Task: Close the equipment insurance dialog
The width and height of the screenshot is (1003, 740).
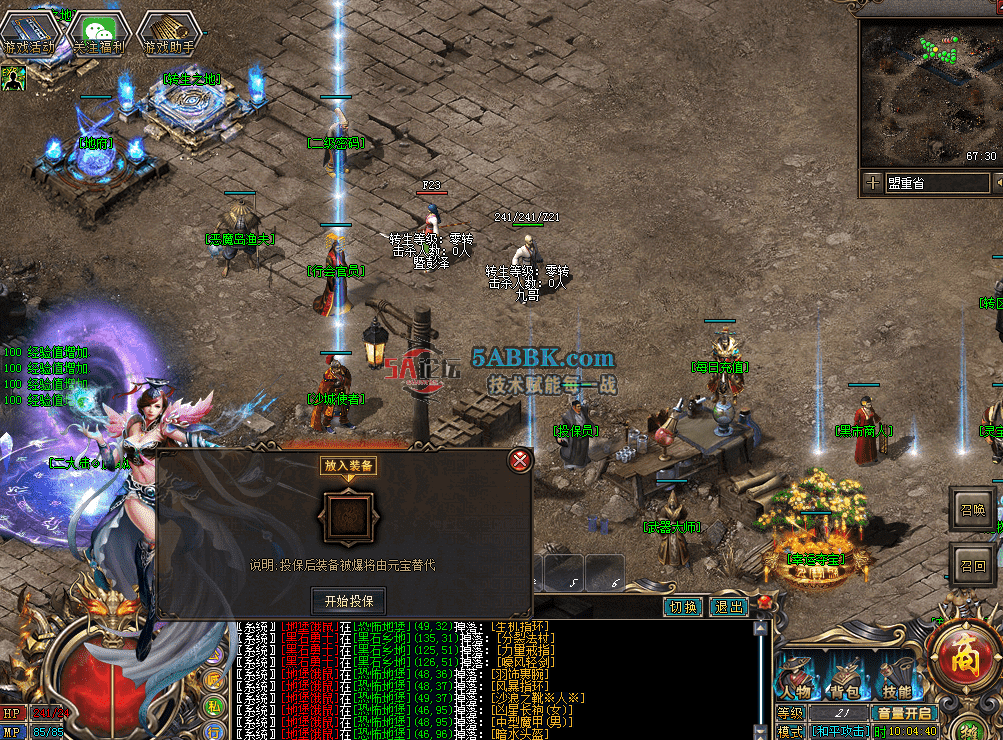Action: tap(519, 460)
